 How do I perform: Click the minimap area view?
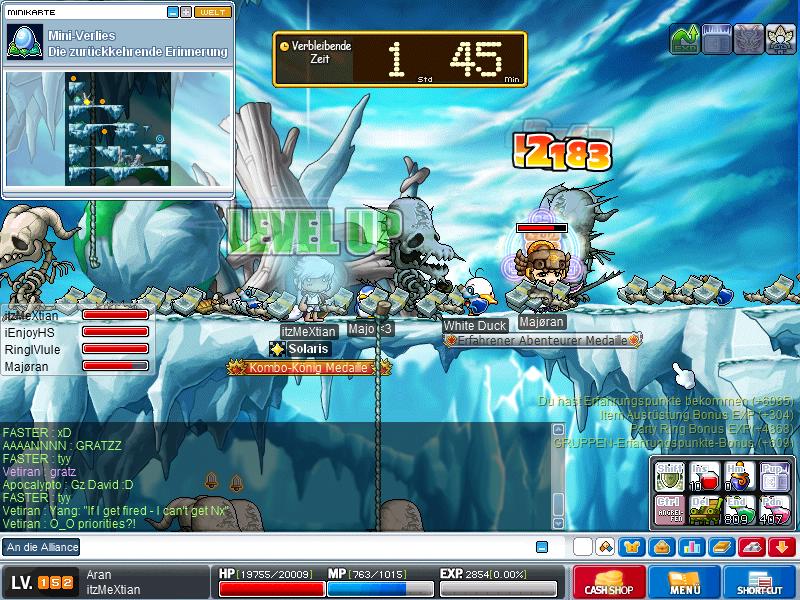click(x=119, y=129)
